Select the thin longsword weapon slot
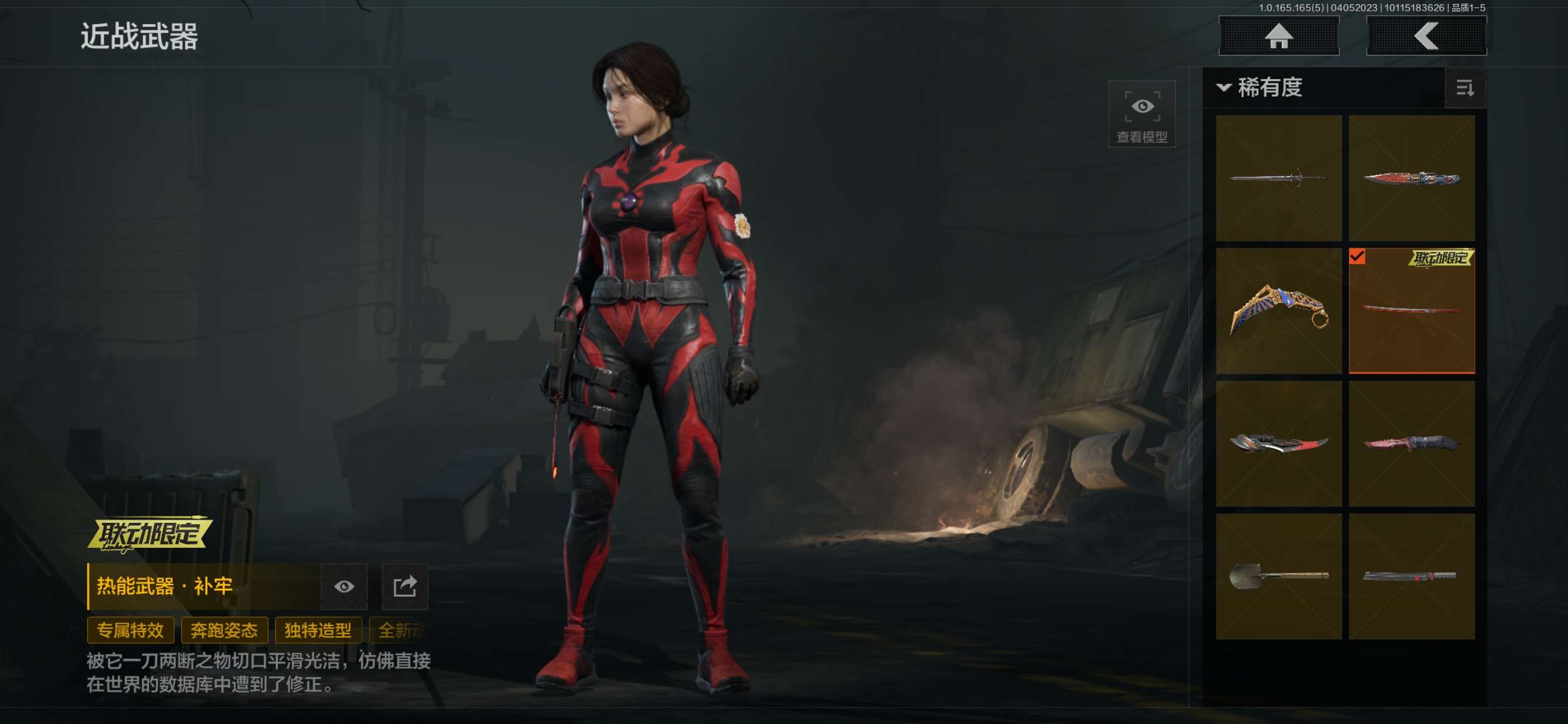 (1279, 177)
